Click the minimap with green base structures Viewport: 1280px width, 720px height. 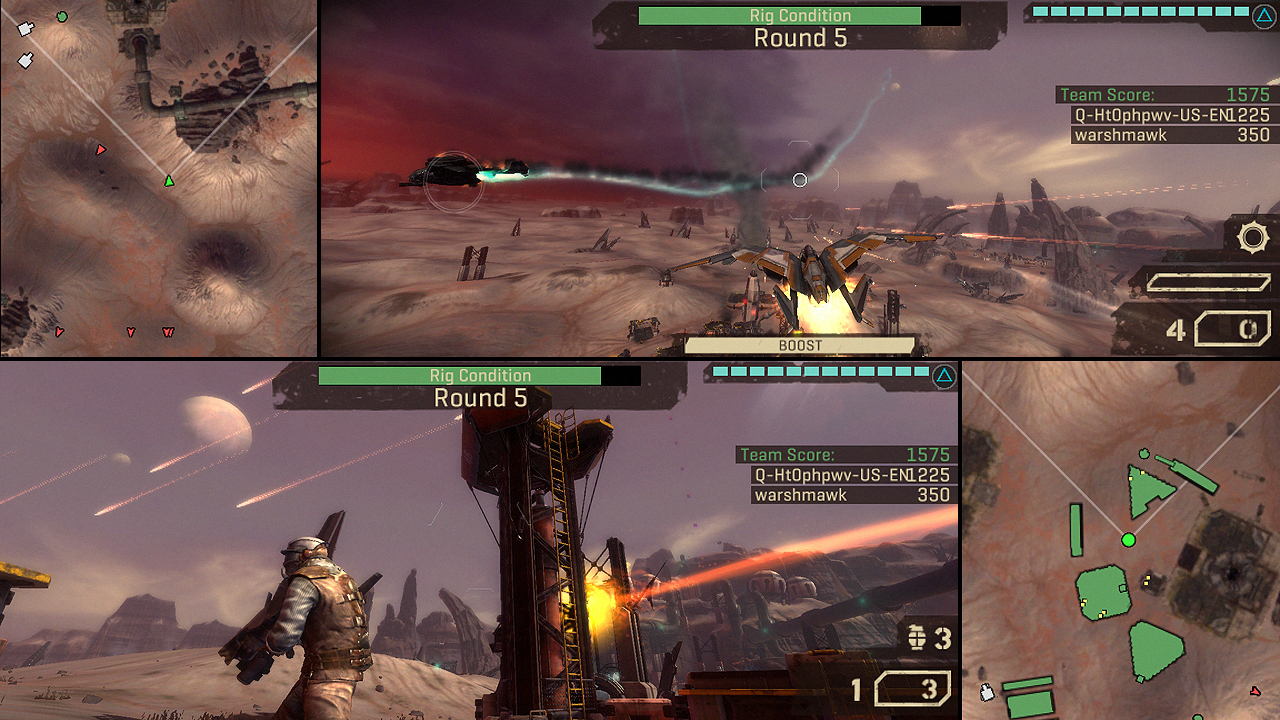[1120, 540]
